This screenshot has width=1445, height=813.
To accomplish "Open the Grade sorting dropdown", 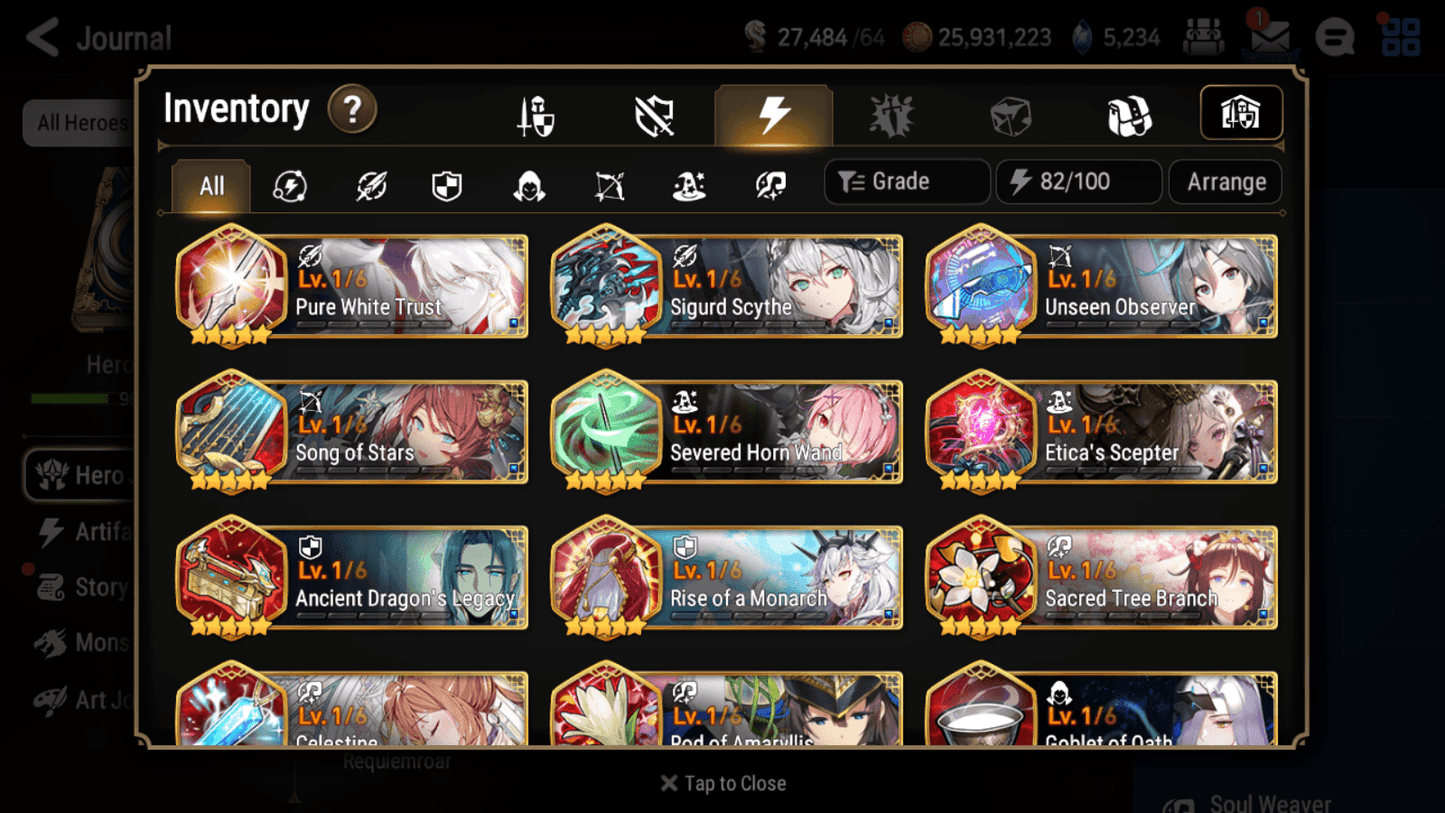I will pyautogui.click(x=906, y=181).
